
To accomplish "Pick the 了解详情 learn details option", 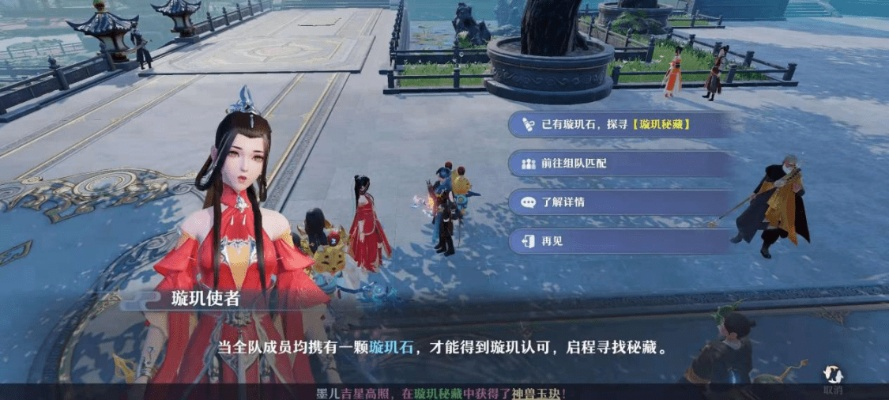I will pos(618,202).
